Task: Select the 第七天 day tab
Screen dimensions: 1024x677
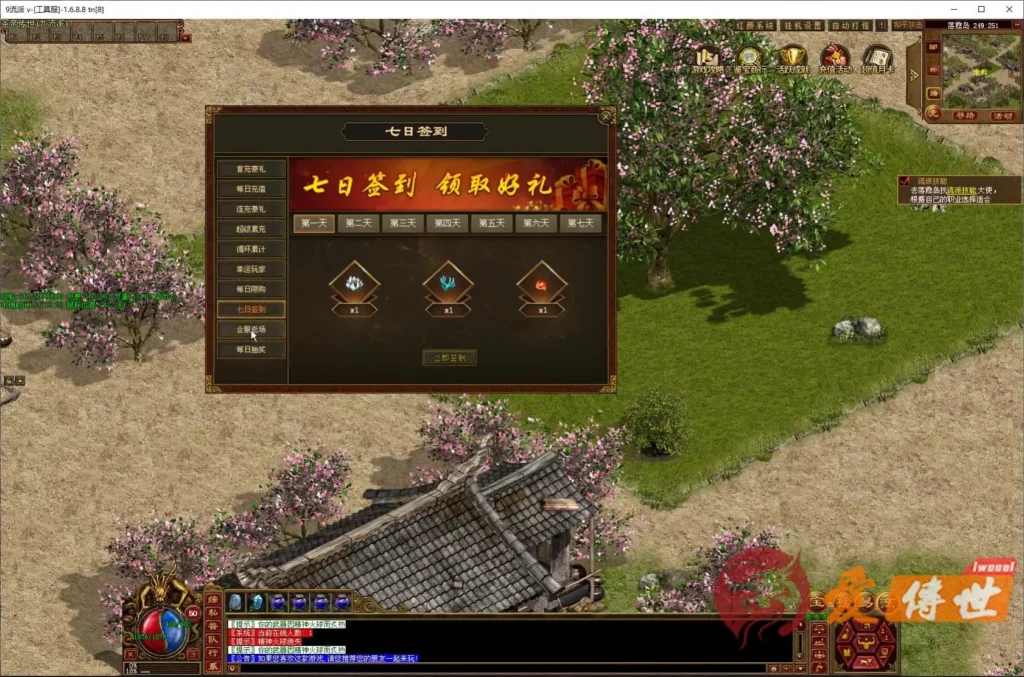Action: pos(581,223)
